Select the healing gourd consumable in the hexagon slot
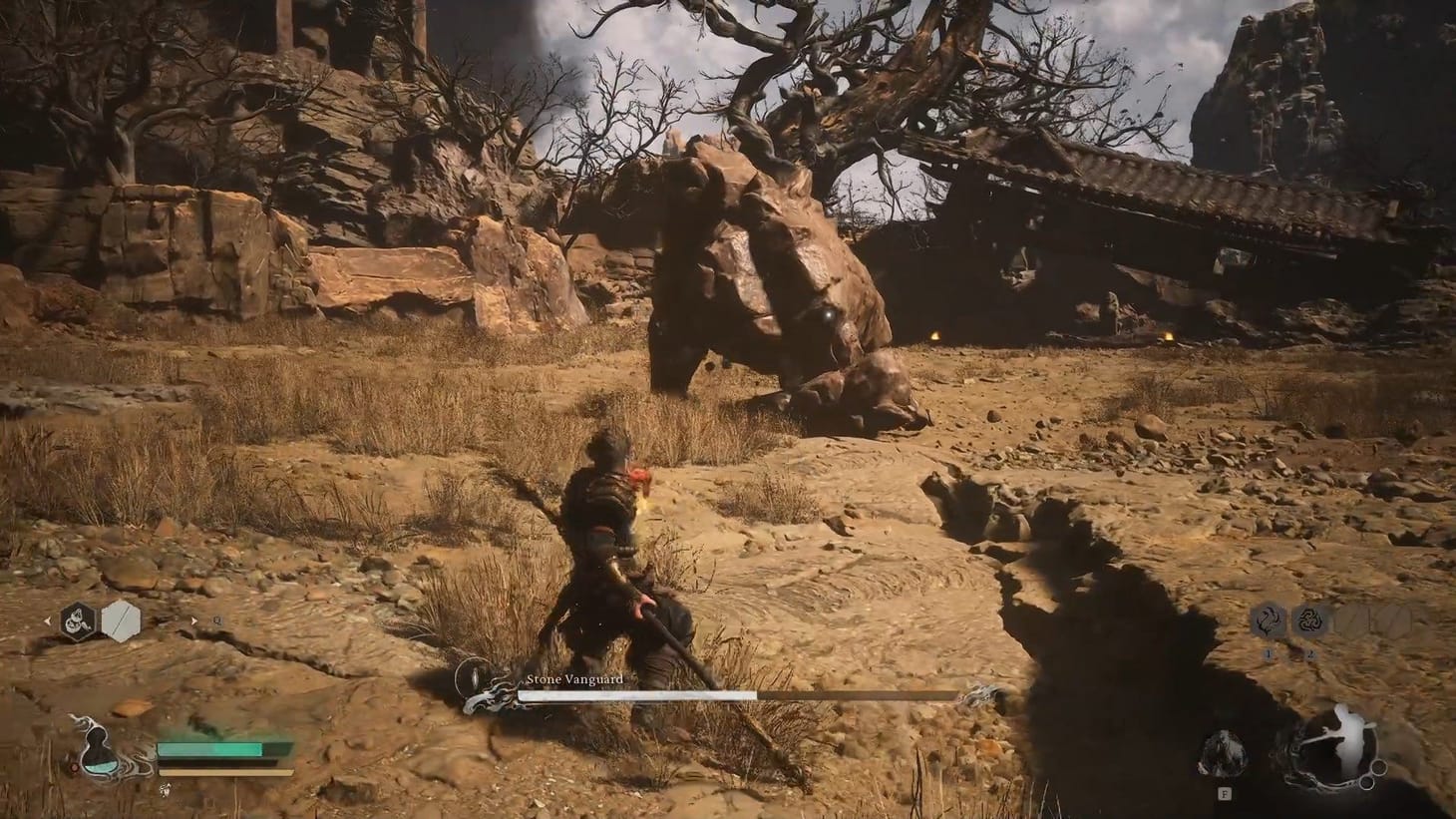The width and height of the screenshot is (1456, 819). 78,620
